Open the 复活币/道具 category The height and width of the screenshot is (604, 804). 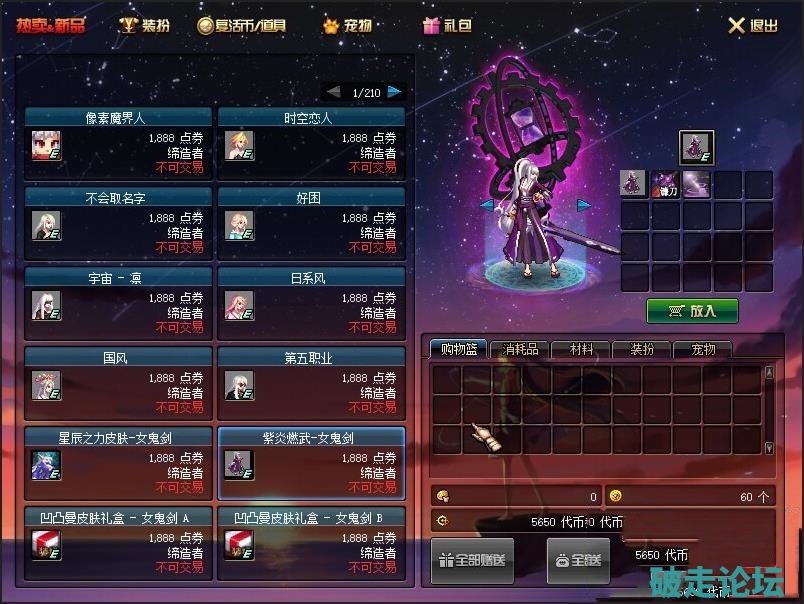click(242, 25)
